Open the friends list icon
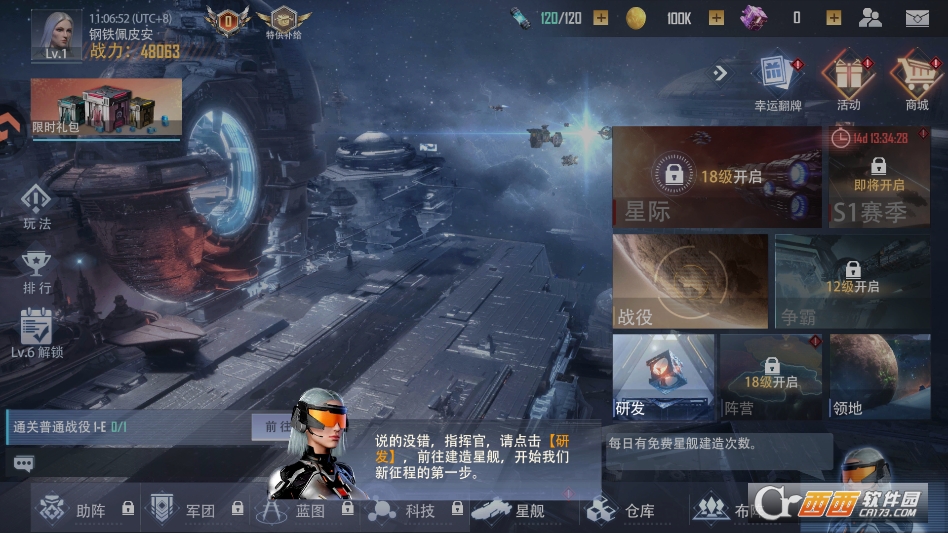This screenshot has height=533, width=948. 871,17
